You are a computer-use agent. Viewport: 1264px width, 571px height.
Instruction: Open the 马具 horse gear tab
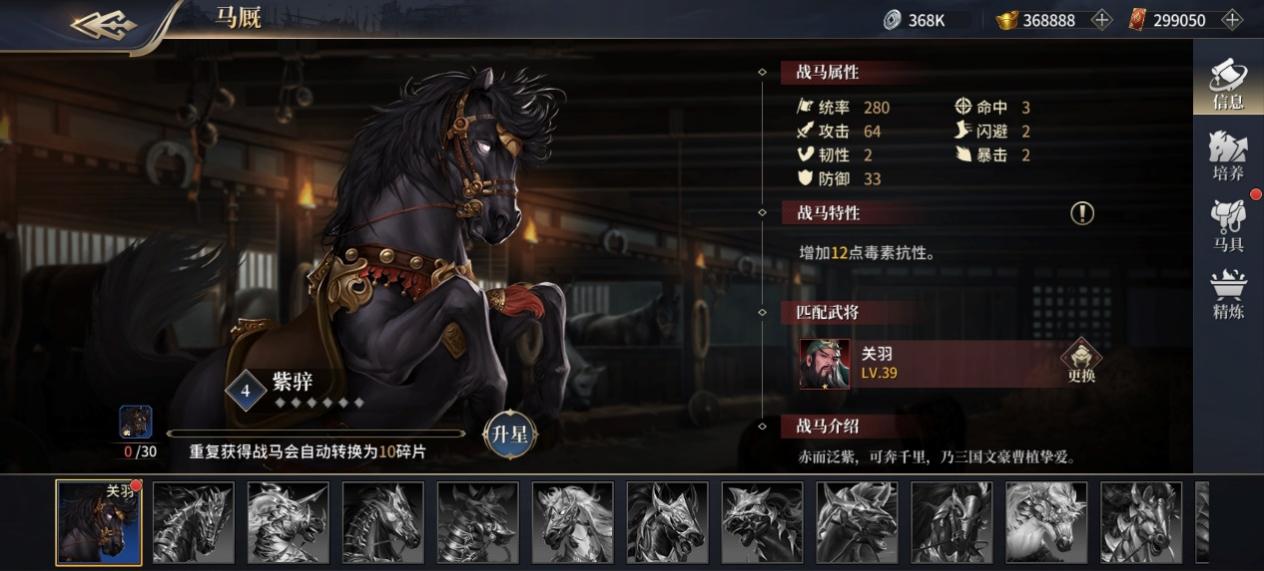1228,226
